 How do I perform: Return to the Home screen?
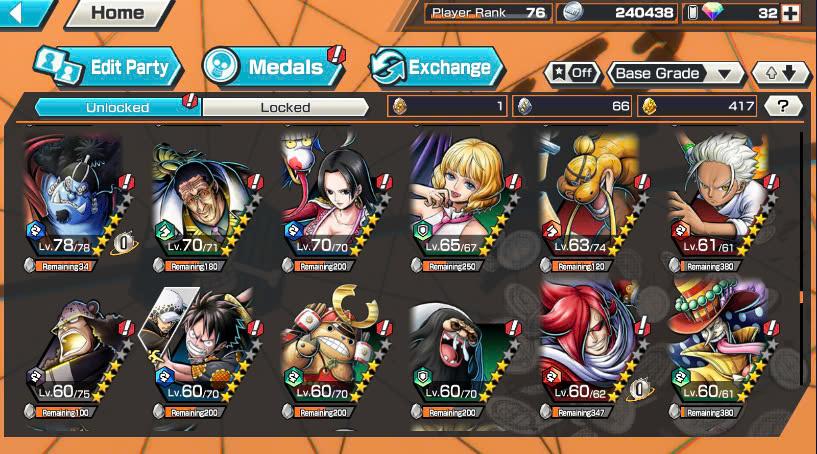[118, 14]
